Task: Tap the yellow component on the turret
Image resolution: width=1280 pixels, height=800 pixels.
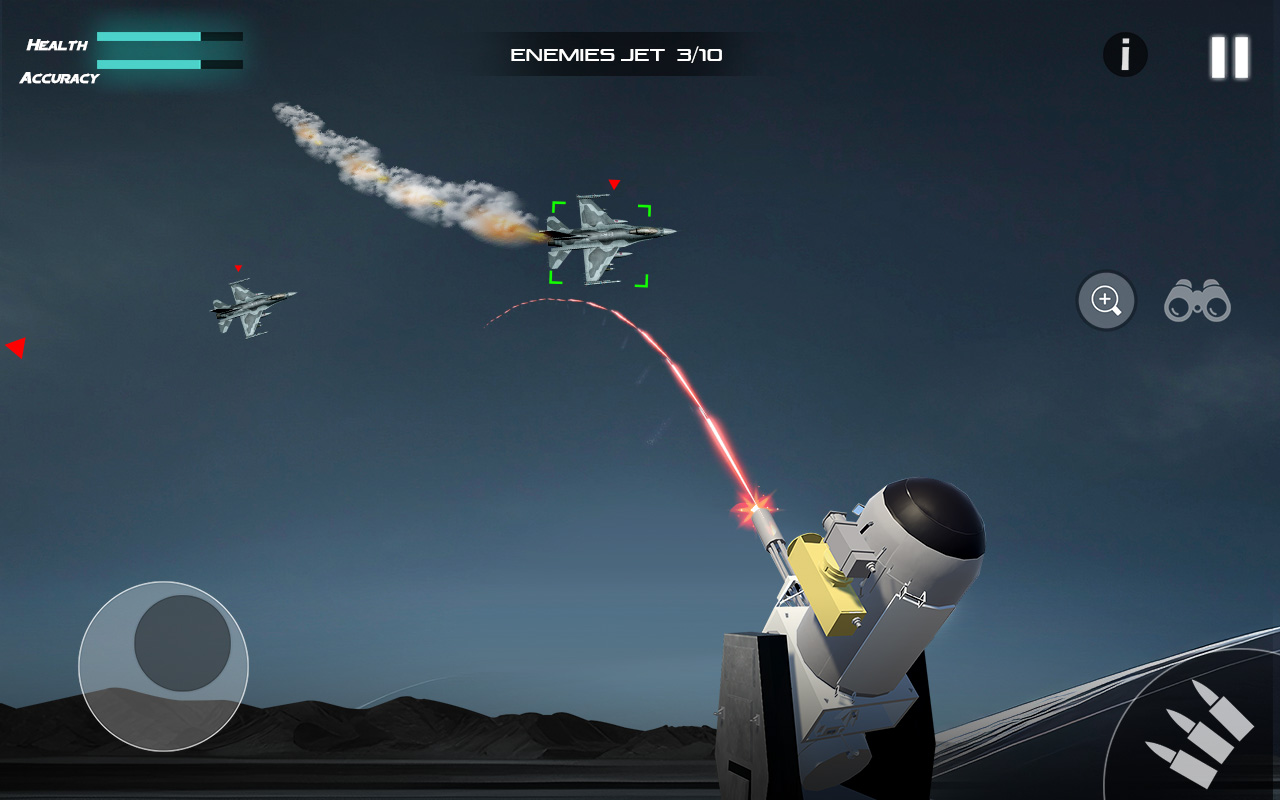Action: pos(825,585)
